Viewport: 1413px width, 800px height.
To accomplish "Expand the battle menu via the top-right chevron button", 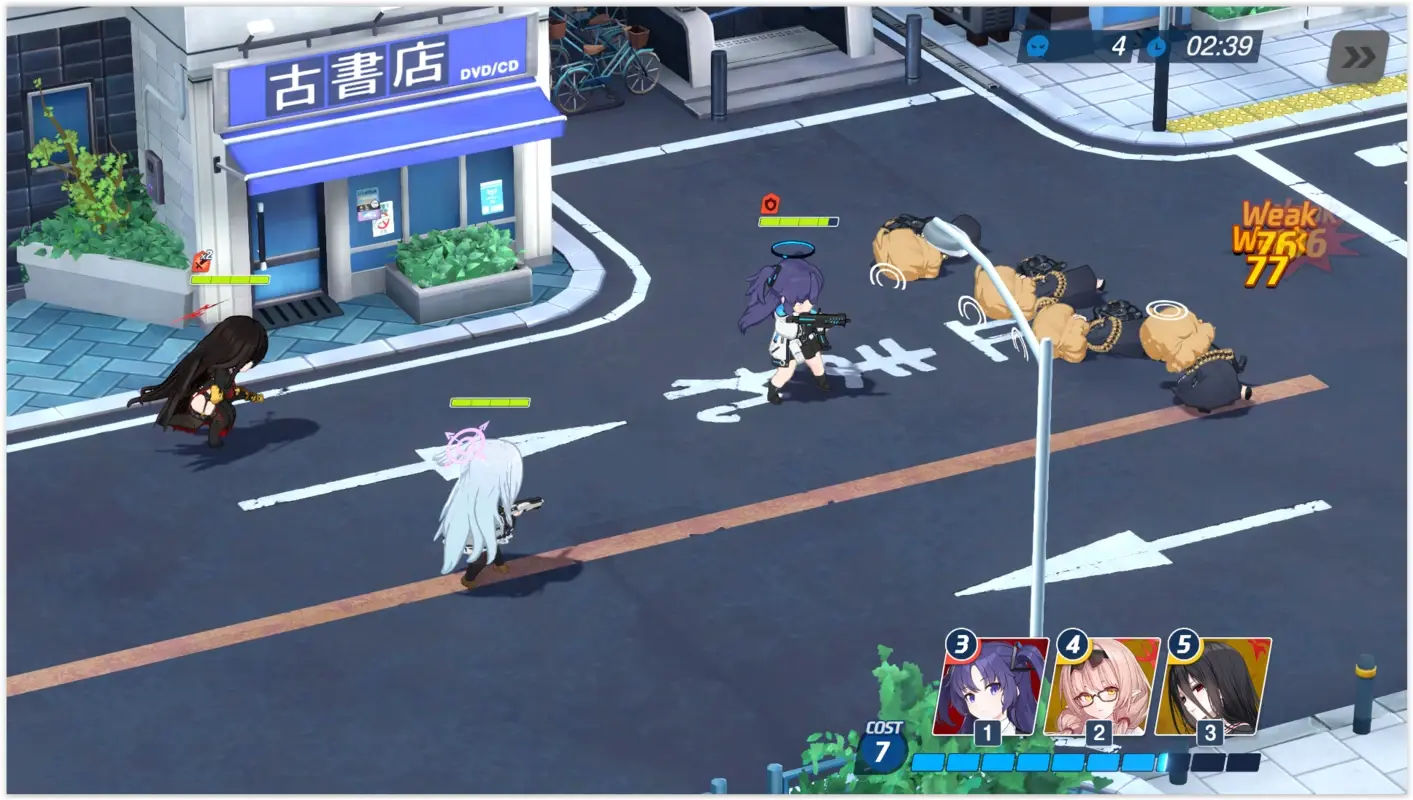I will coord(1359,57).
